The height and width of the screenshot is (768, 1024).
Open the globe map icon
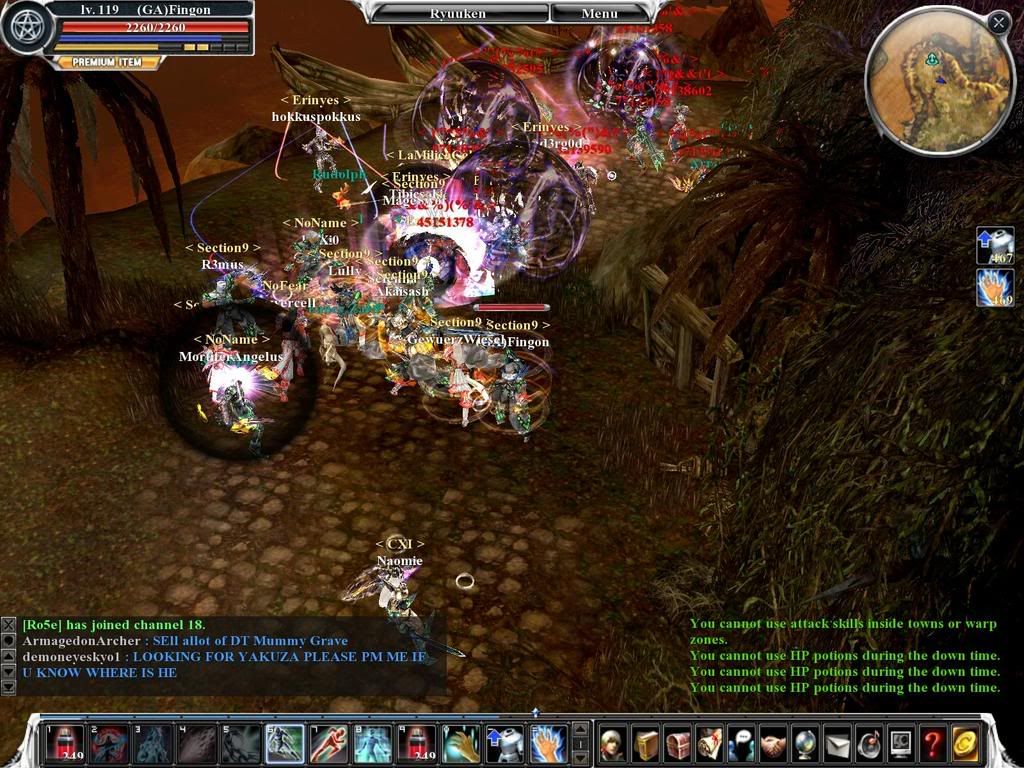pos(806,743)
